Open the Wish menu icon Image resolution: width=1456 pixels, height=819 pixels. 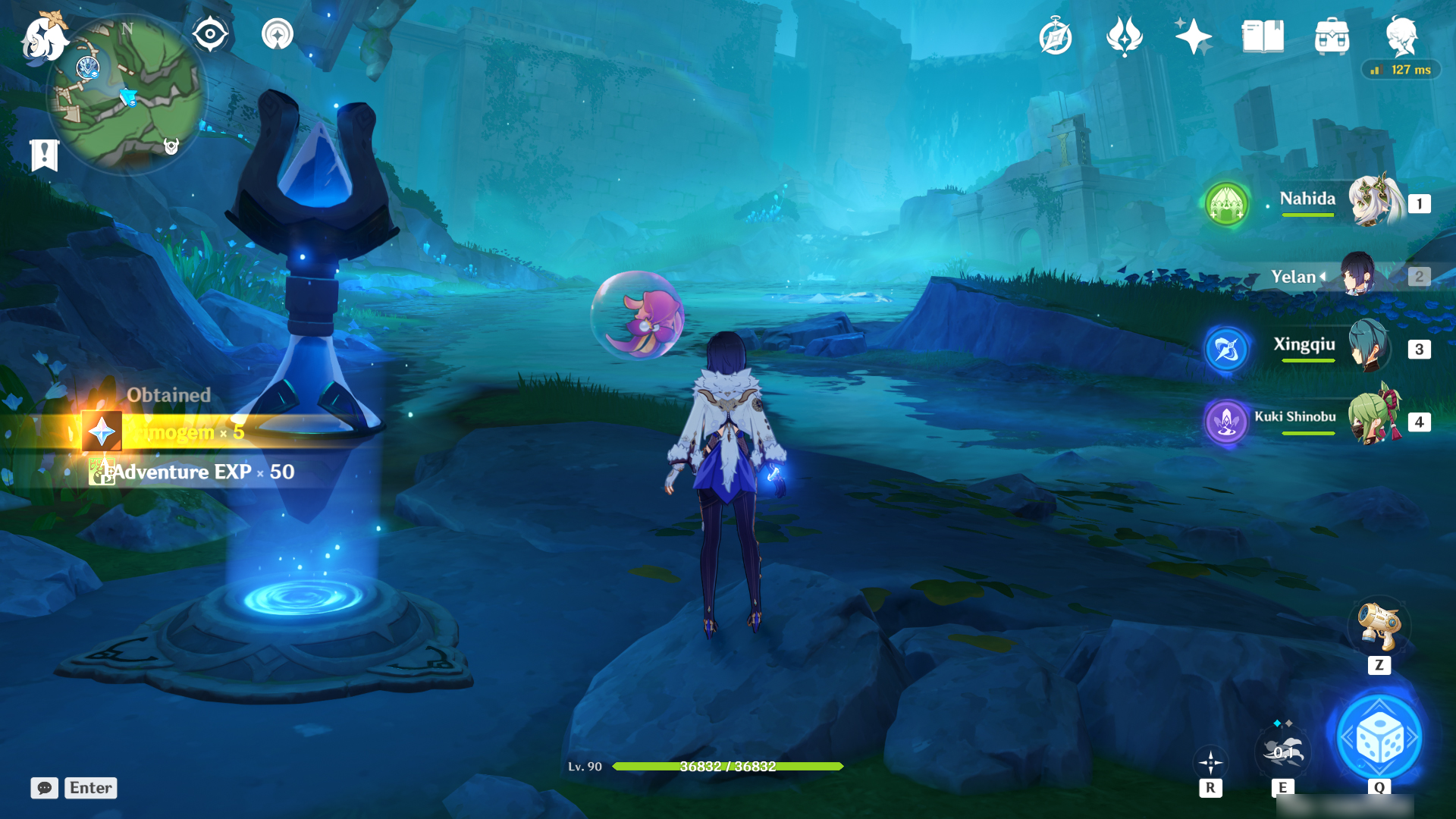1124,33
